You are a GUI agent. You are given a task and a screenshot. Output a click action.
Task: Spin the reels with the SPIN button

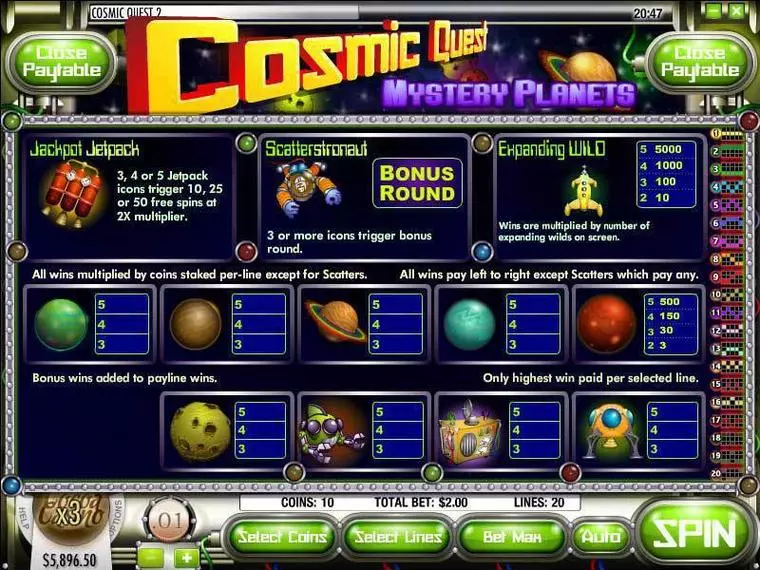click(697, 535)
